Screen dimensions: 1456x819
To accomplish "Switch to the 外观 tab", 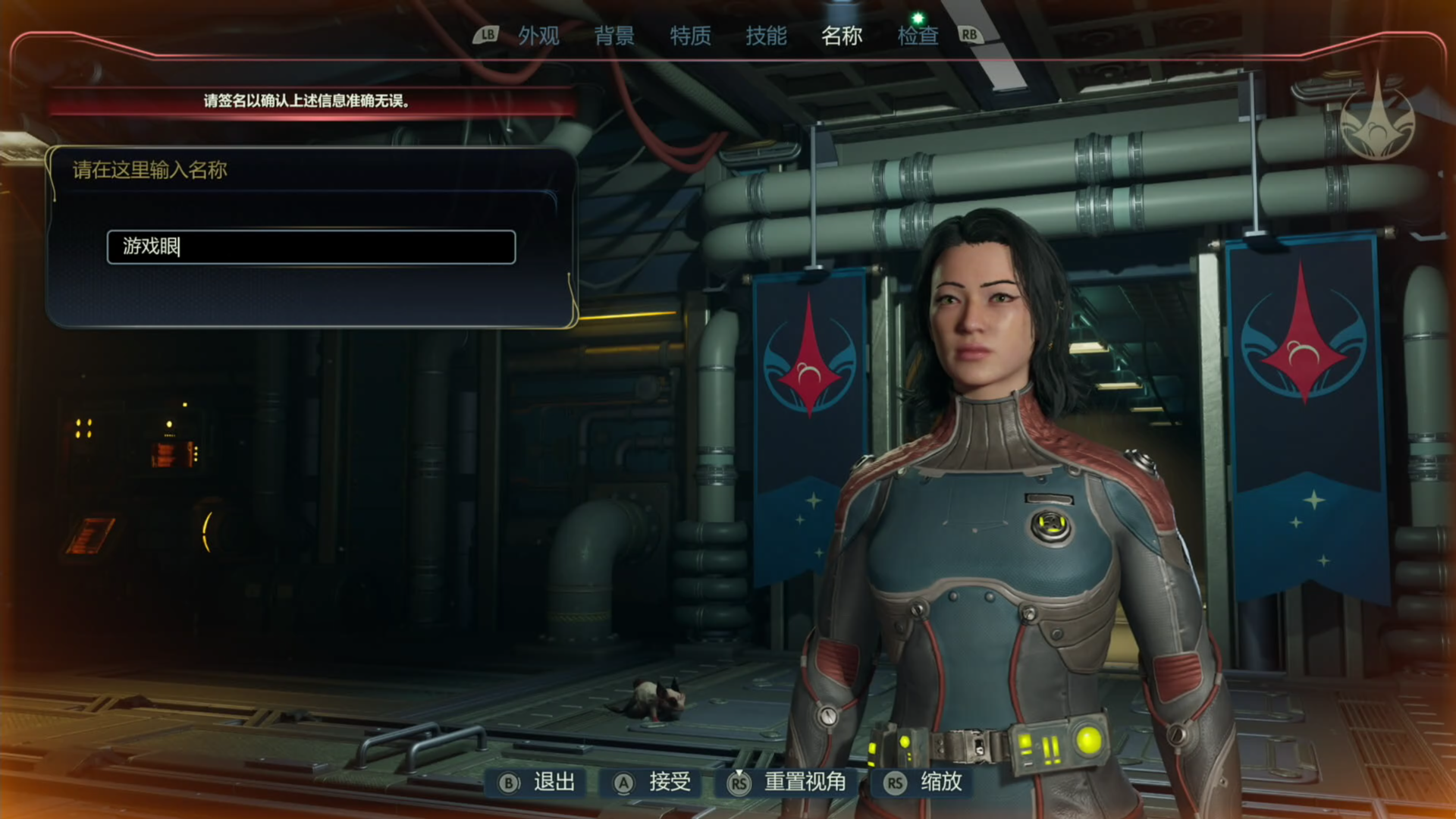I will [538, 36].
